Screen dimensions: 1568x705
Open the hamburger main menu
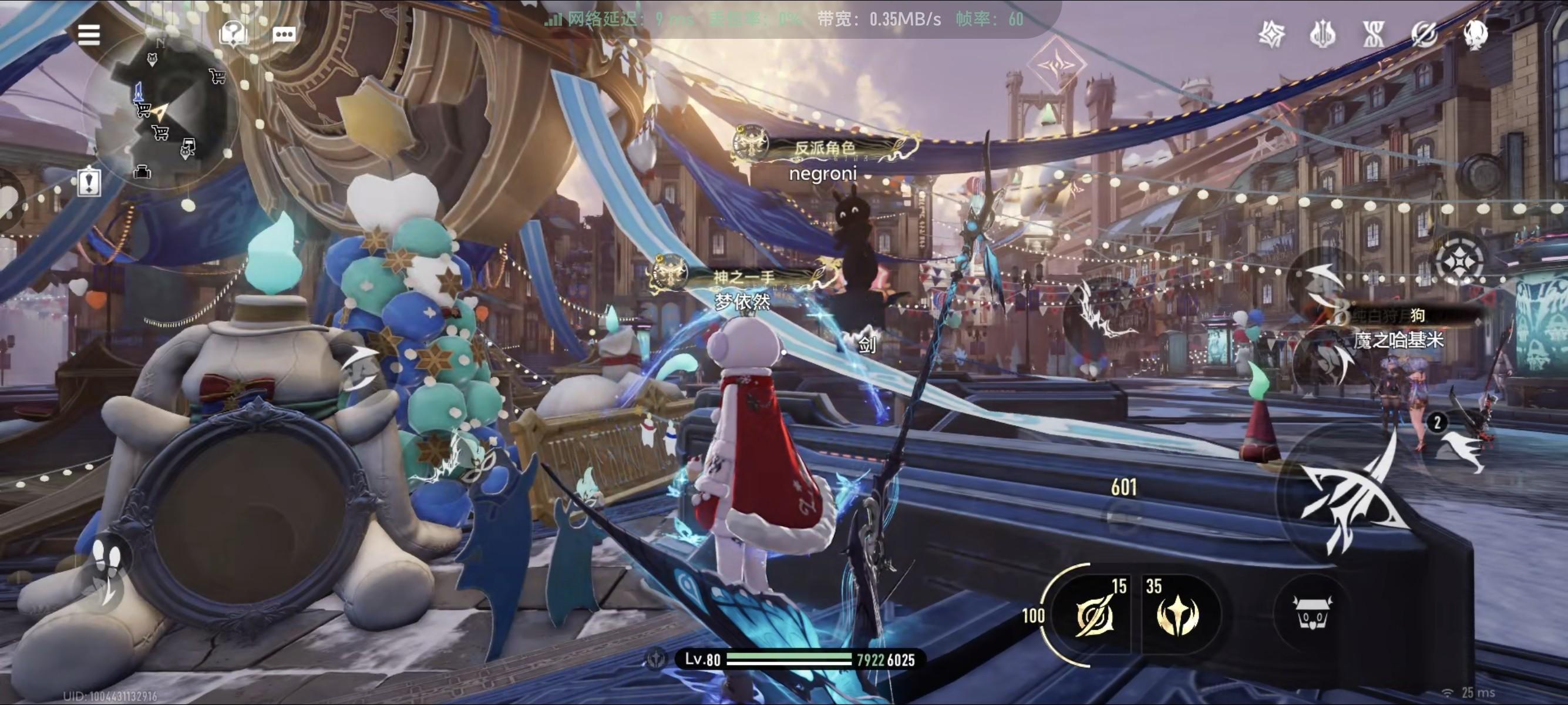click(89, 35)
